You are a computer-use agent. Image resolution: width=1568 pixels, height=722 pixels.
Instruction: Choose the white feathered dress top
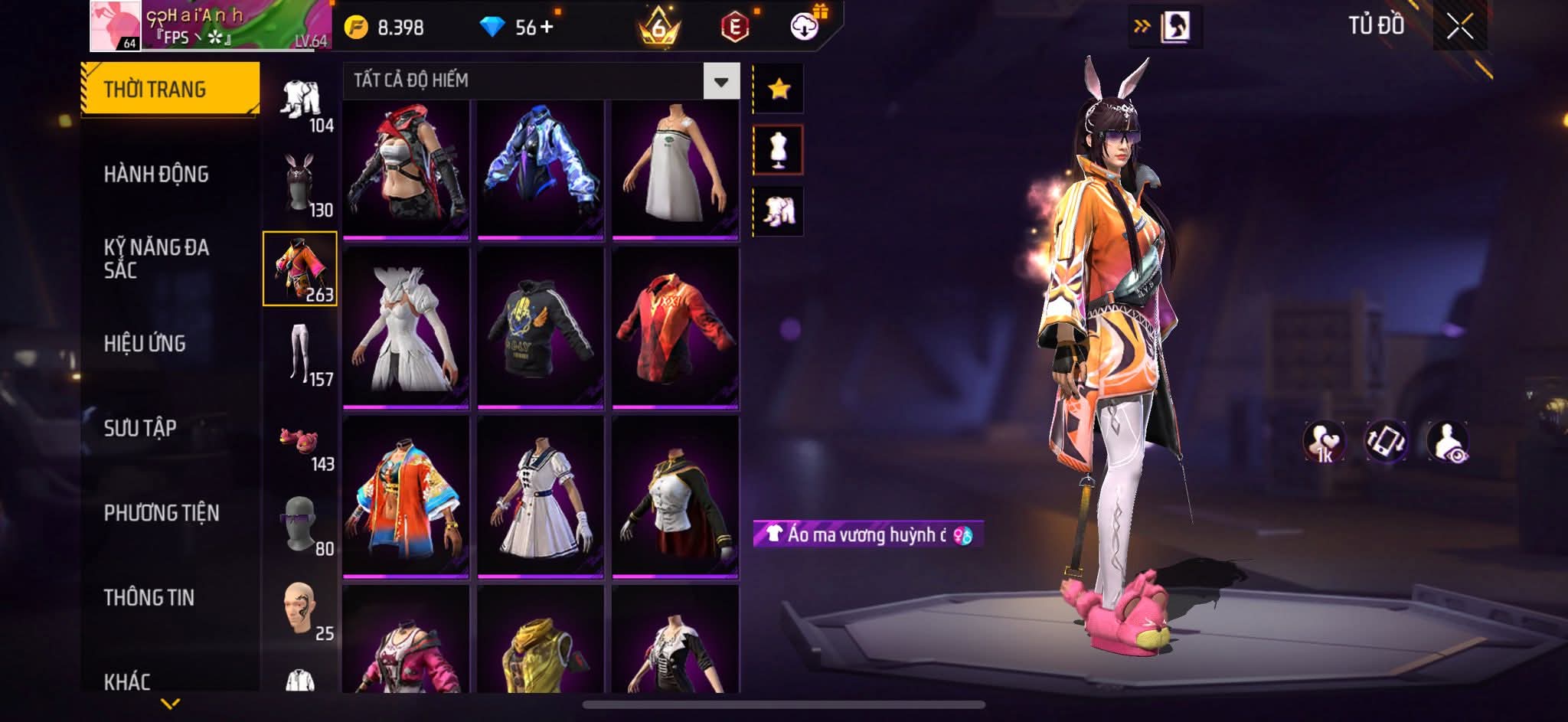(x=406, y=329)
